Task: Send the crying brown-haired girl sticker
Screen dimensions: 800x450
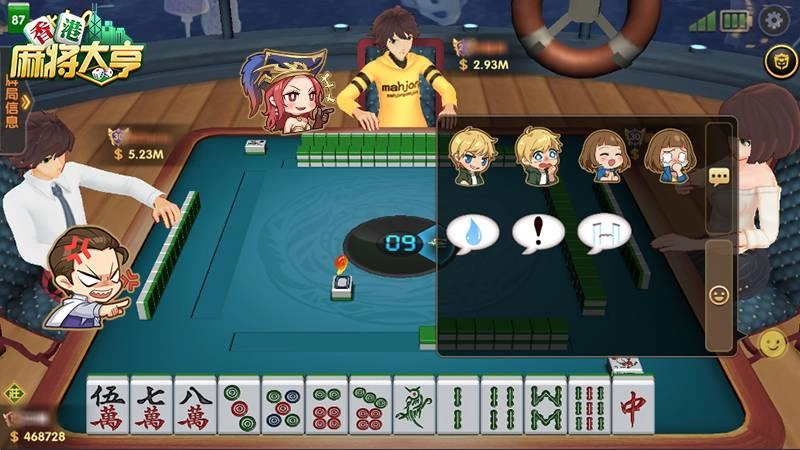Action: click(667, 157)
